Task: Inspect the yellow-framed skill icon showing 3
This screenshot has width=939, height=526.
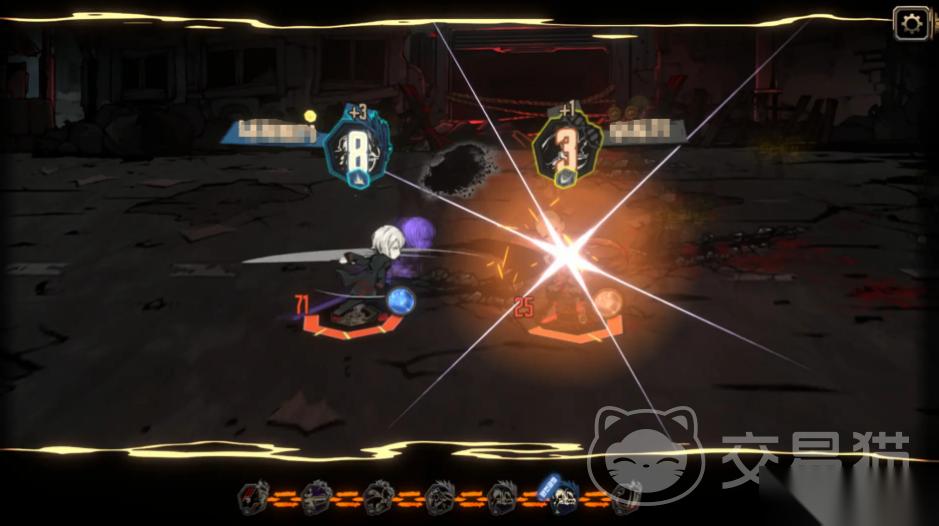Action: click(565, 152)
